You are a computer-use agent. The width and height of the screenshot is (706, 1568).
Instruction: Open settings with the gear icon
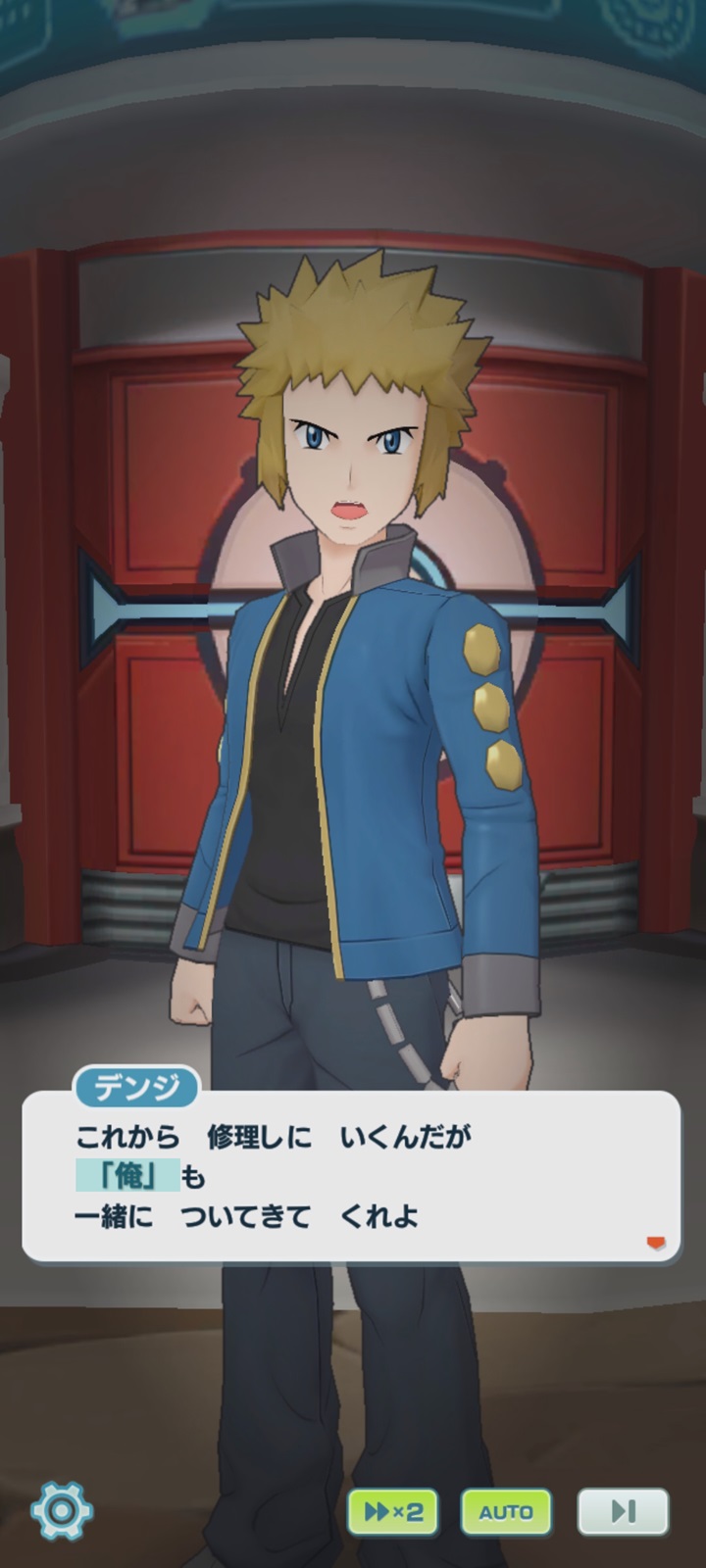coord(62,1510)
